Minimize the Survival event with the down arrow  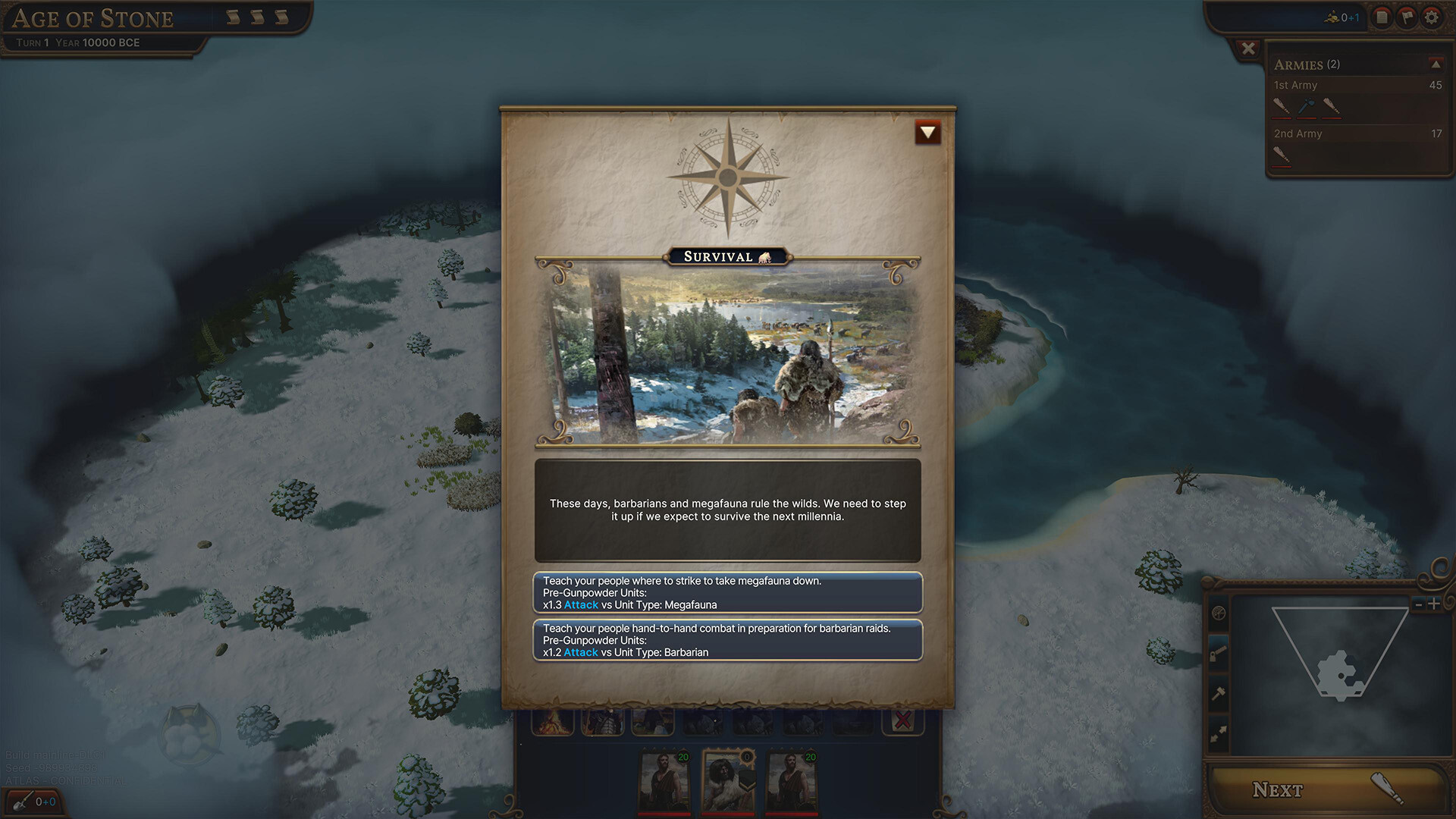point(927,133)
